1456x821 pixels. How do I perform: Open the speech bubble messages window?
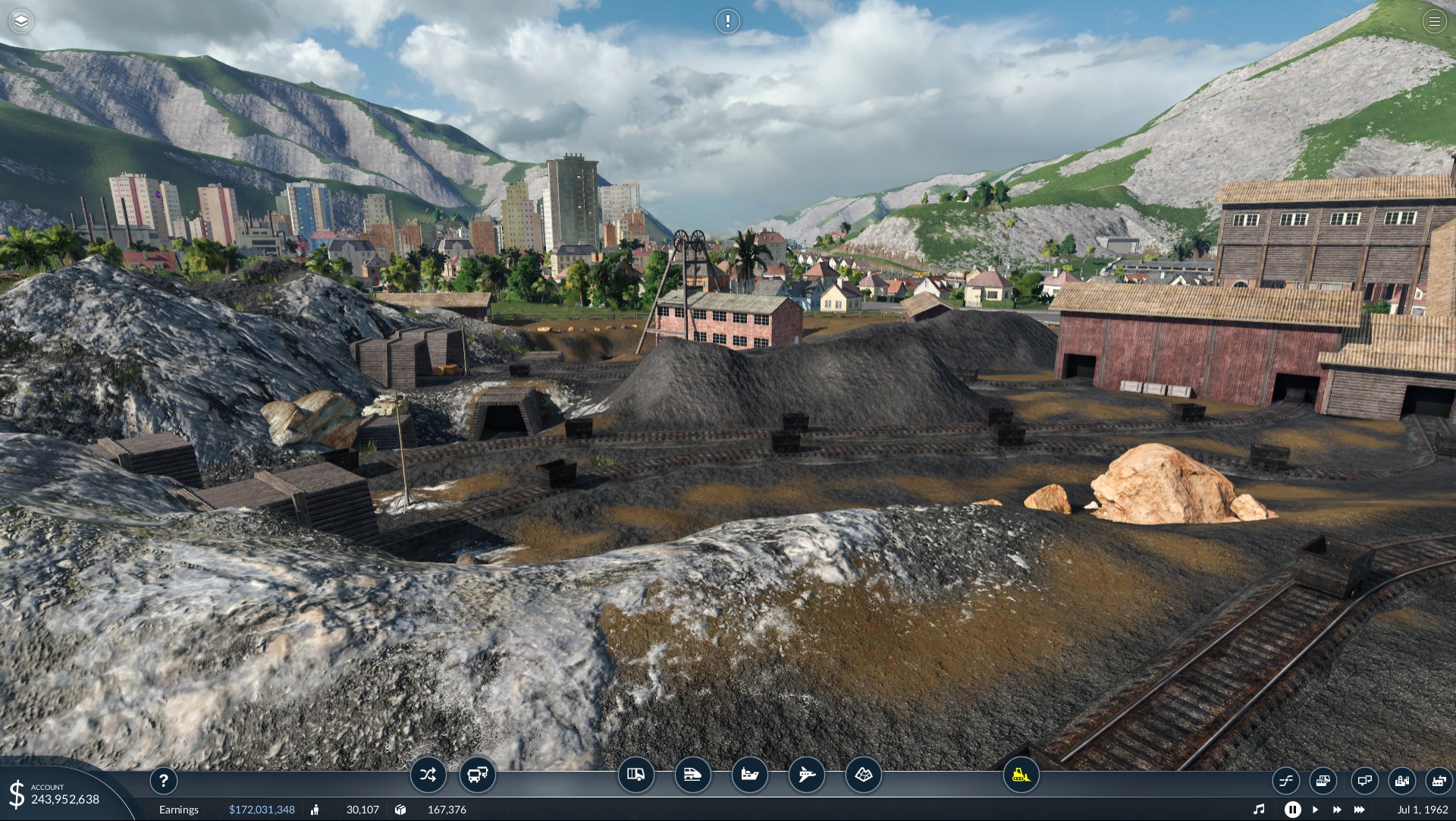[1364, 780]
